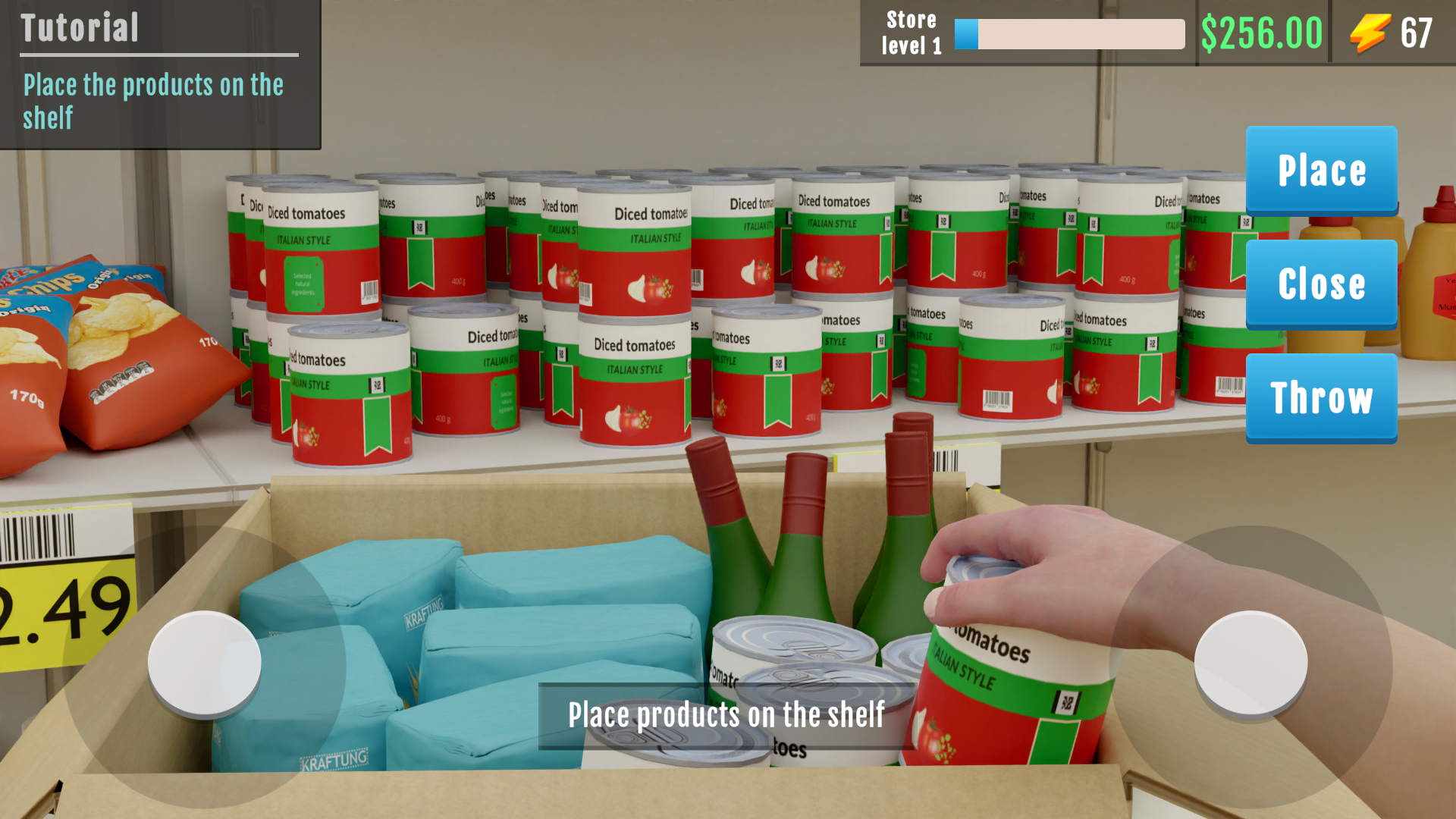This screenshot has height=819, width=1456.
Task: Tap the 'Place products on the shelf' prompt banner
Action: click(x=726, y=713)
